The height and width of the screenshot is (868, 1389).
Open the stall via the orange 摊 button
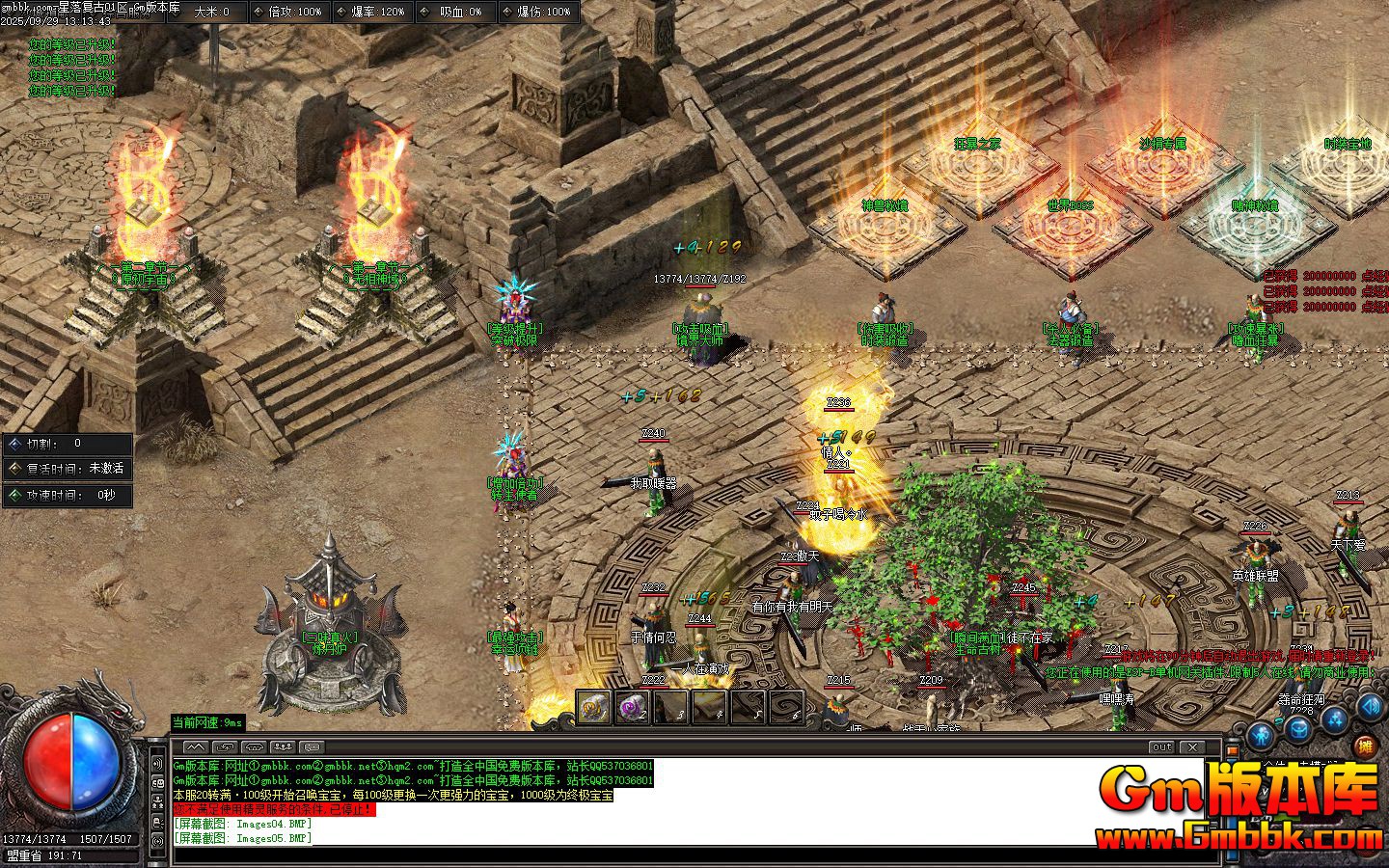coord(1363,745)
